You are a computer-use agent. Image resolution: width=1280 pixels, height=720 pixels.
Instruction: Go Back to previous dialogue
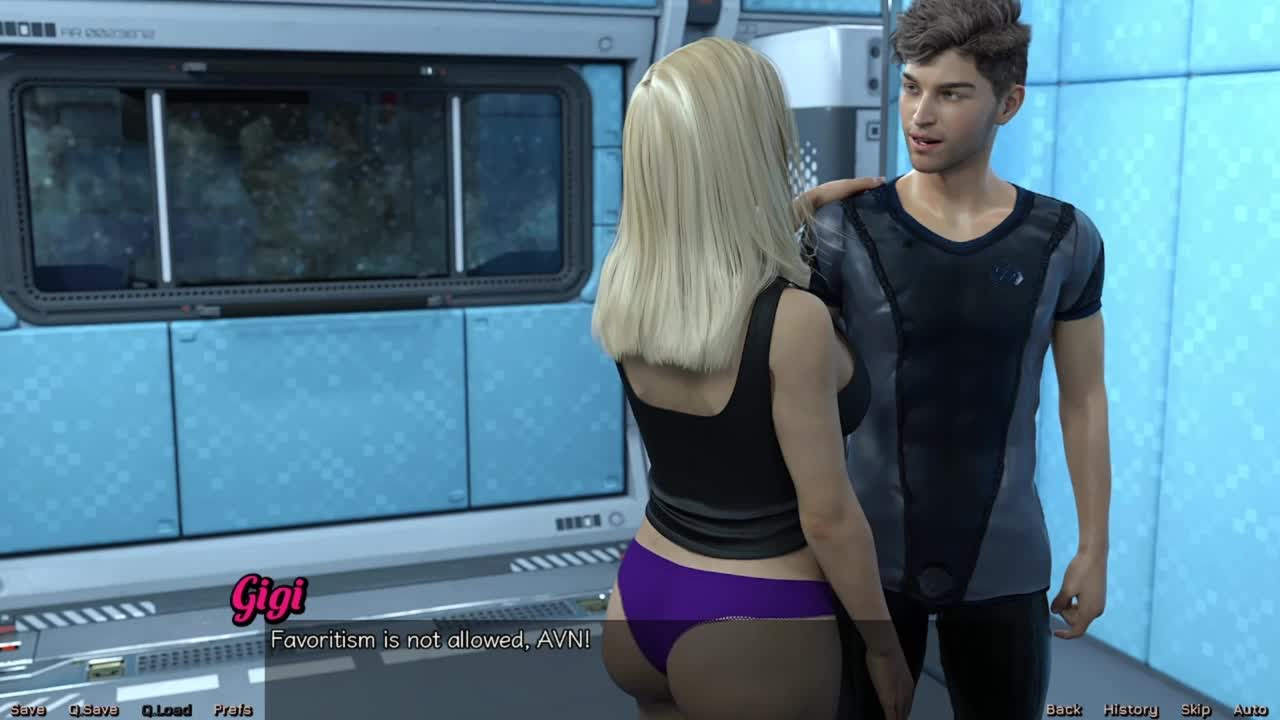pyautogui.click(x=1063, y=710)
